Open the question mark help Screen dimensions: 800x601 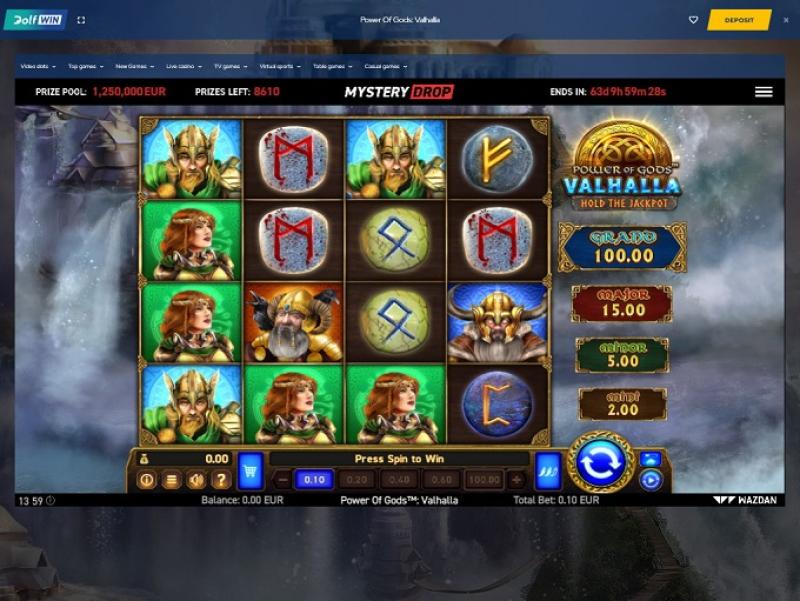click(220, 480)
